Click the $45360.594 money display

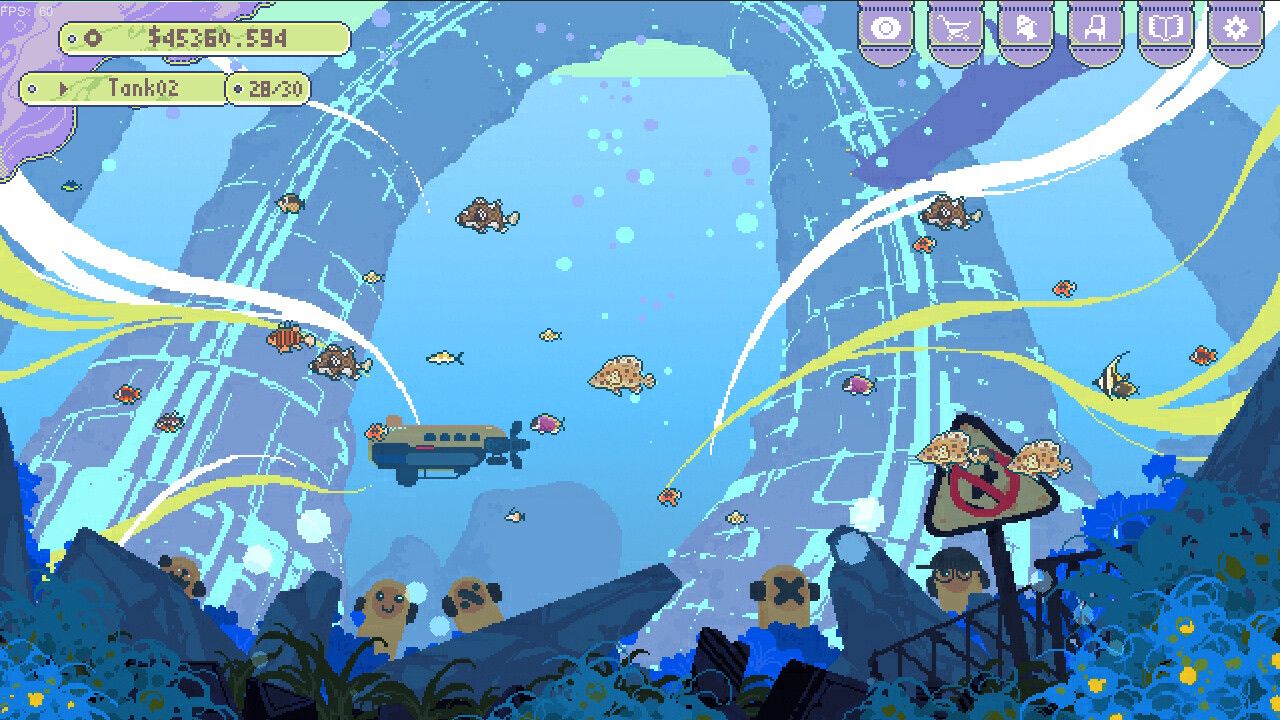(220, 38)
